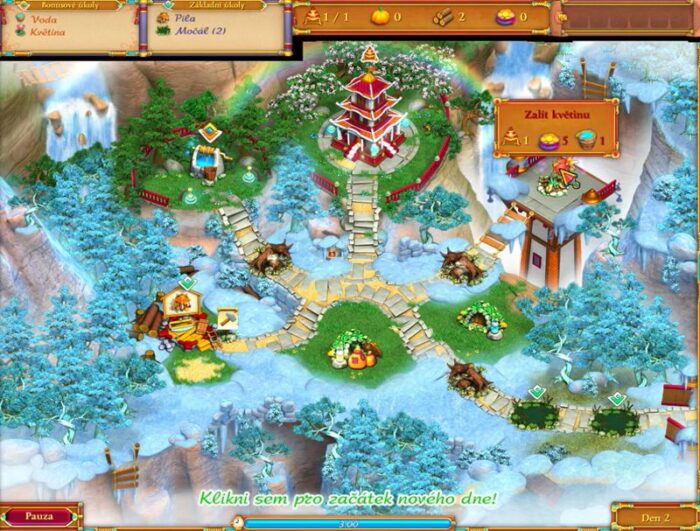Click the diamond marker above the water well
This screenshot has width=700, height=531.
pyautogui.click(x=208, y=131)
